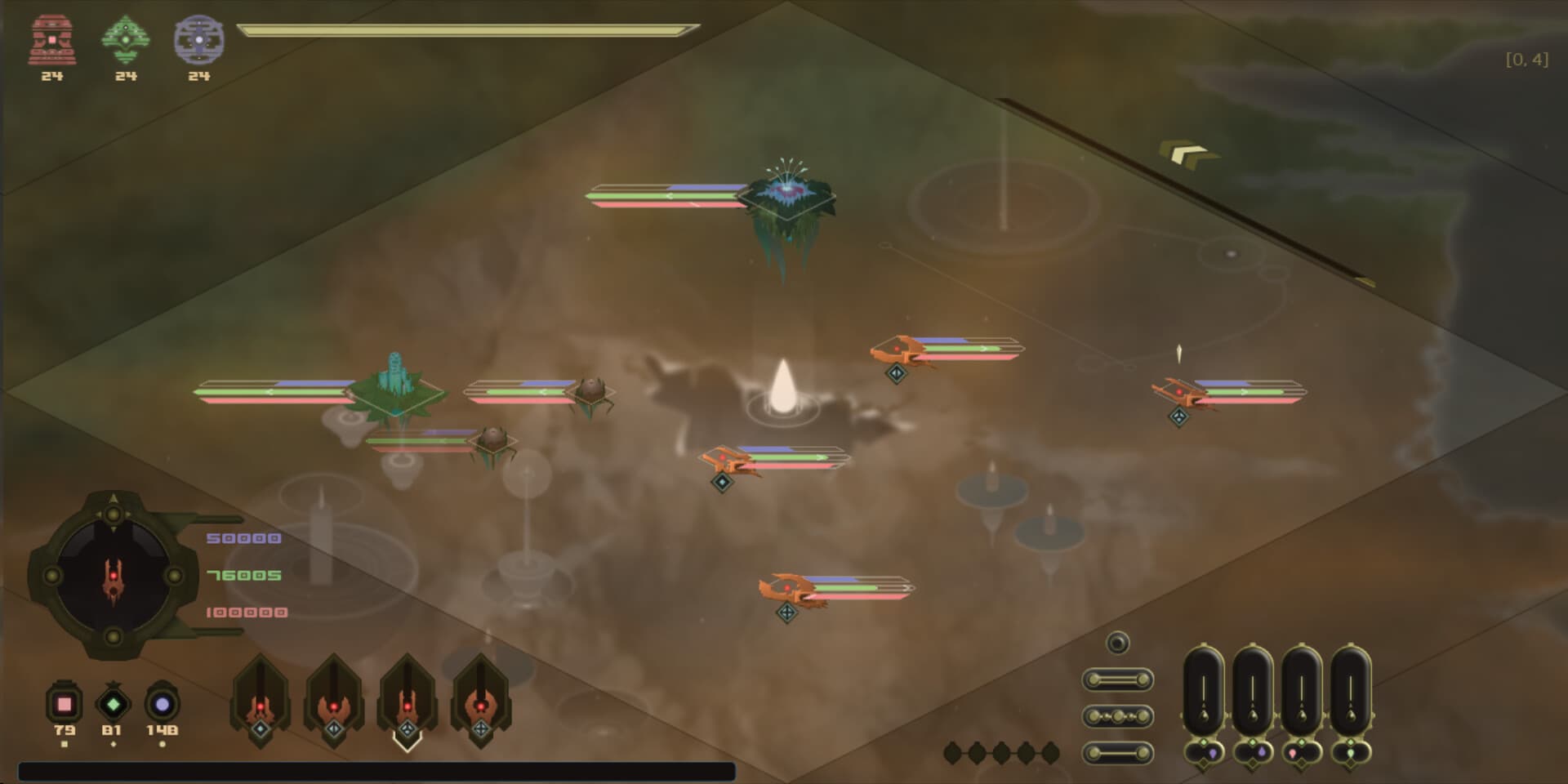Click the purple orb resource counter showing 148
This screenshot has height=784, width=1568.
pos(163,704)
